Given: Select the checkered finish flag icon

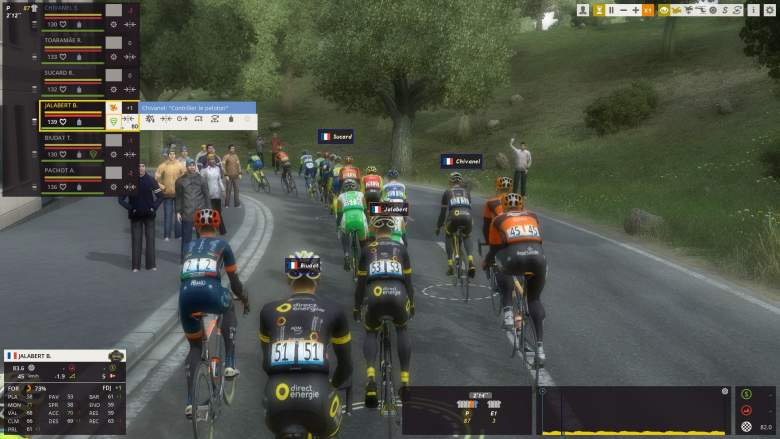Looking at the screenshot, I should (745, 427).
